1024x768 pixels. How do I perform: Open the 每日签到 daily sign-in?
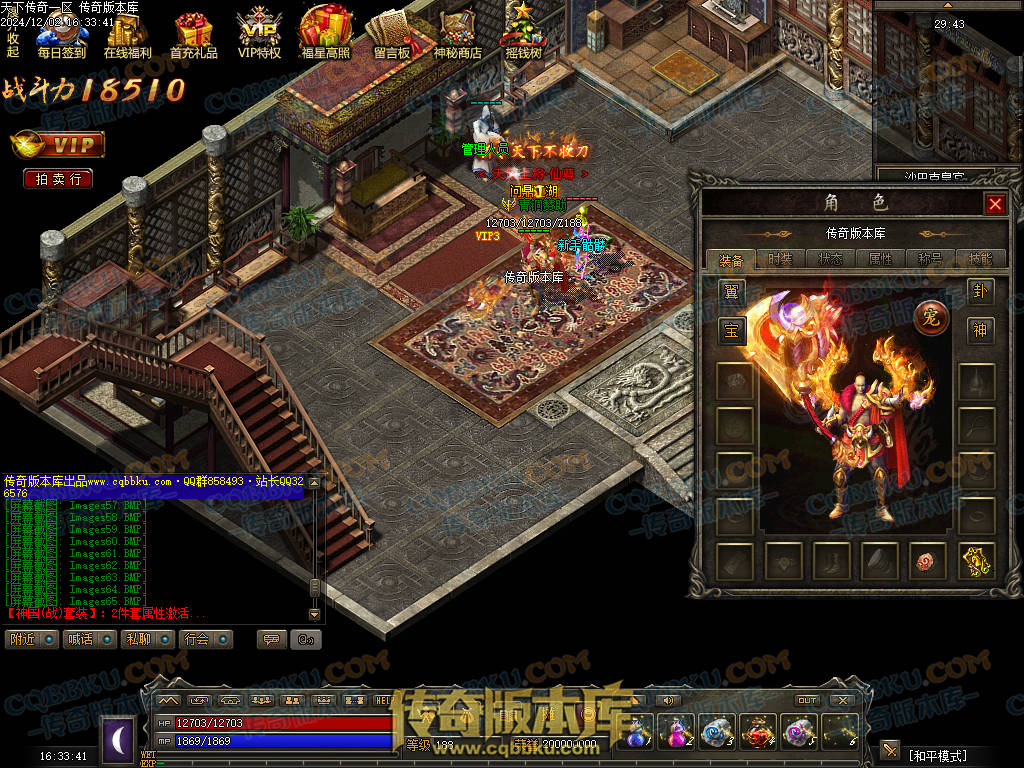(62, 35)
